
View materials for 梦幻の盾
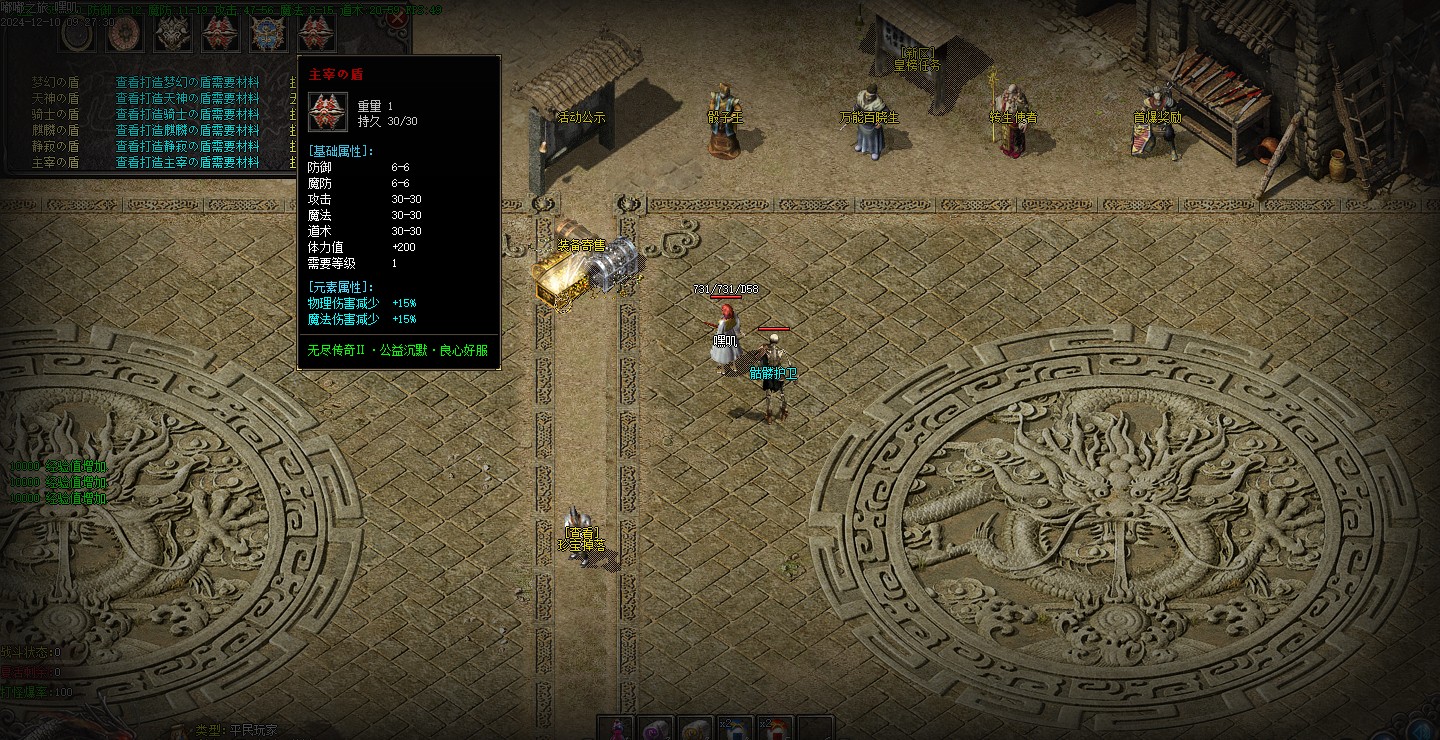187,82
